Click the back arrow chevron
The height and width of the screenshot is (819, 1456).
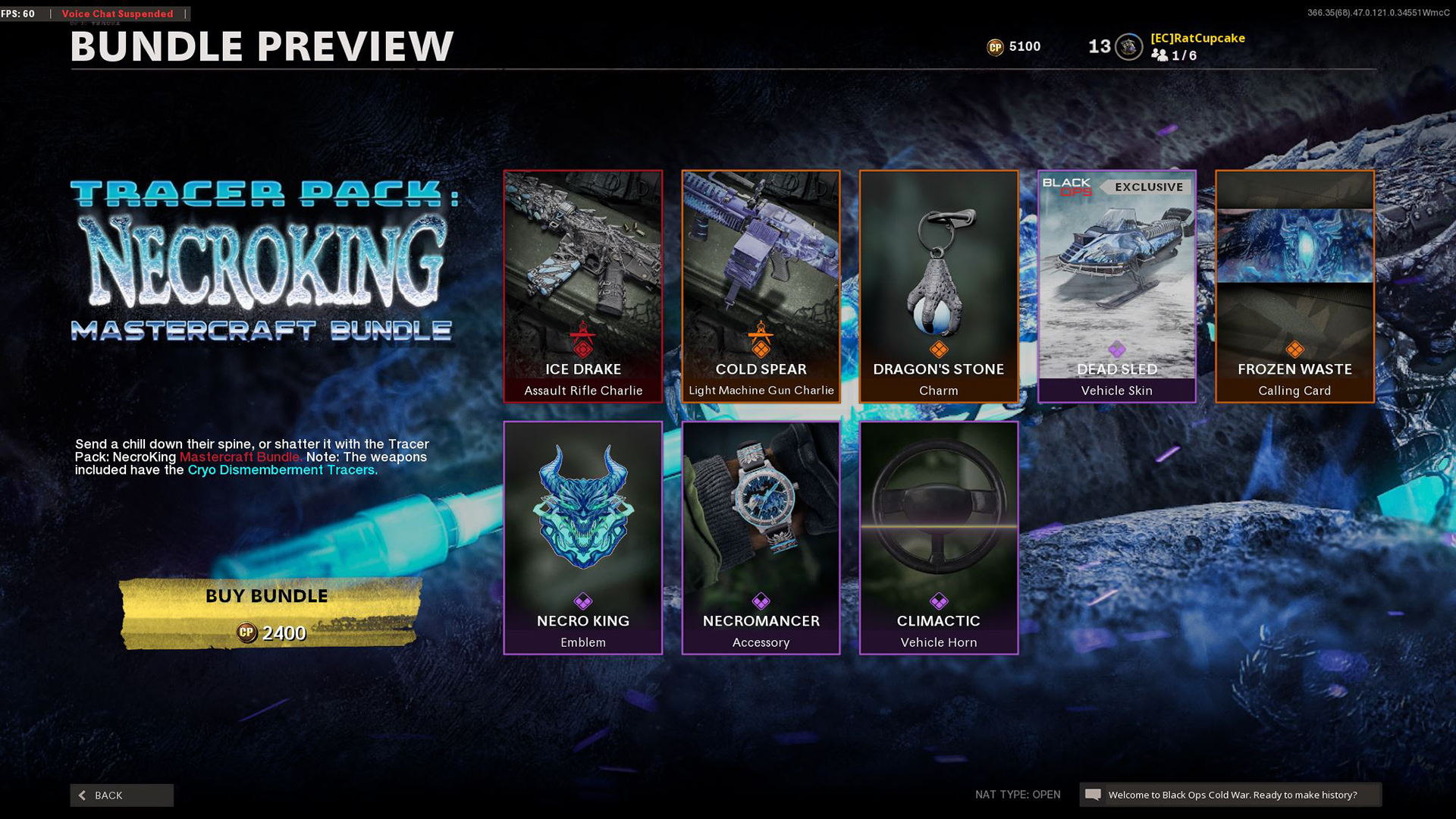(x=82, y=795)
